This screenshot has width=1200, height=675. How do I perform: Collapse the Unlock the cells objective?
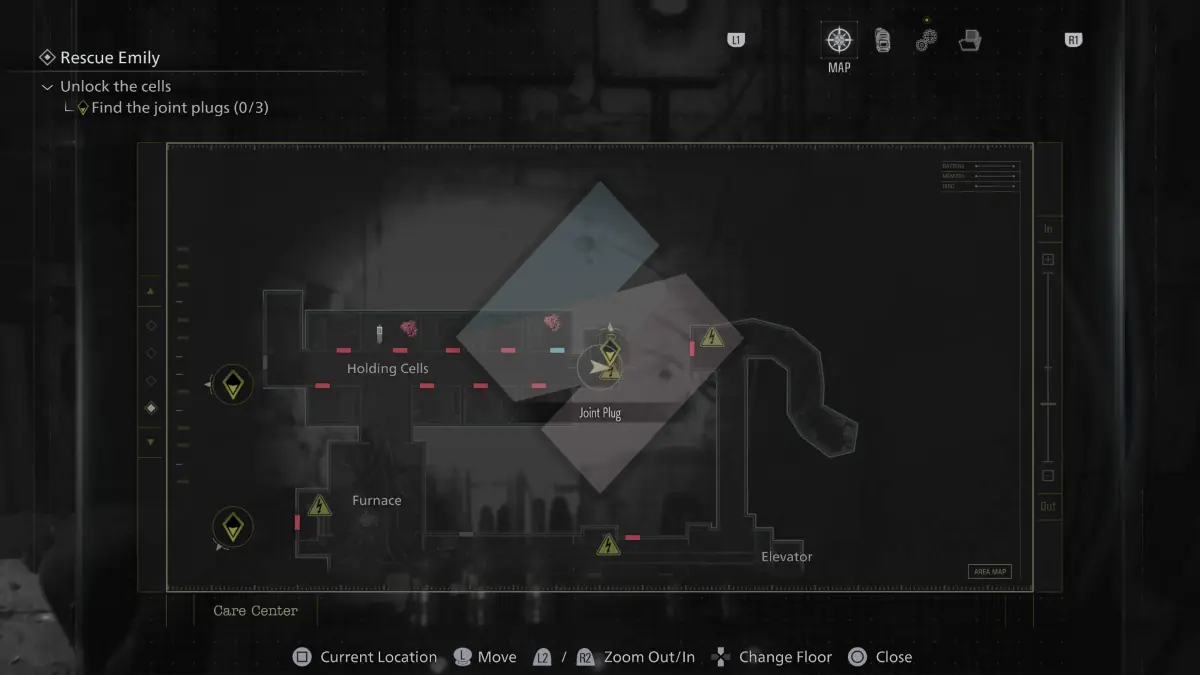[x=47, y=87]
